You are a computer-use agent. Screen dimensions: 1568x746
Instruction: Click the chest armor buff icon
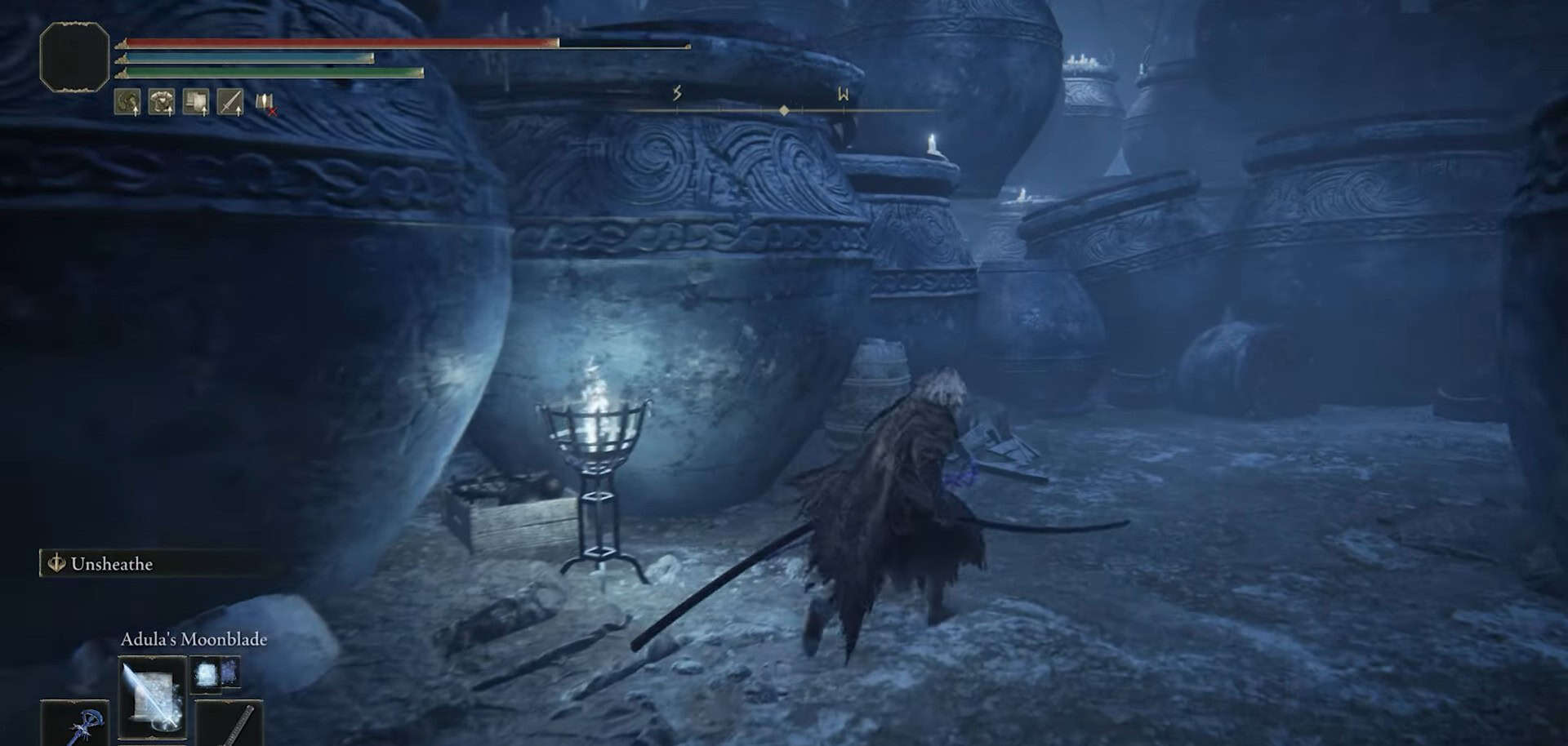click(x=162, y=102)
